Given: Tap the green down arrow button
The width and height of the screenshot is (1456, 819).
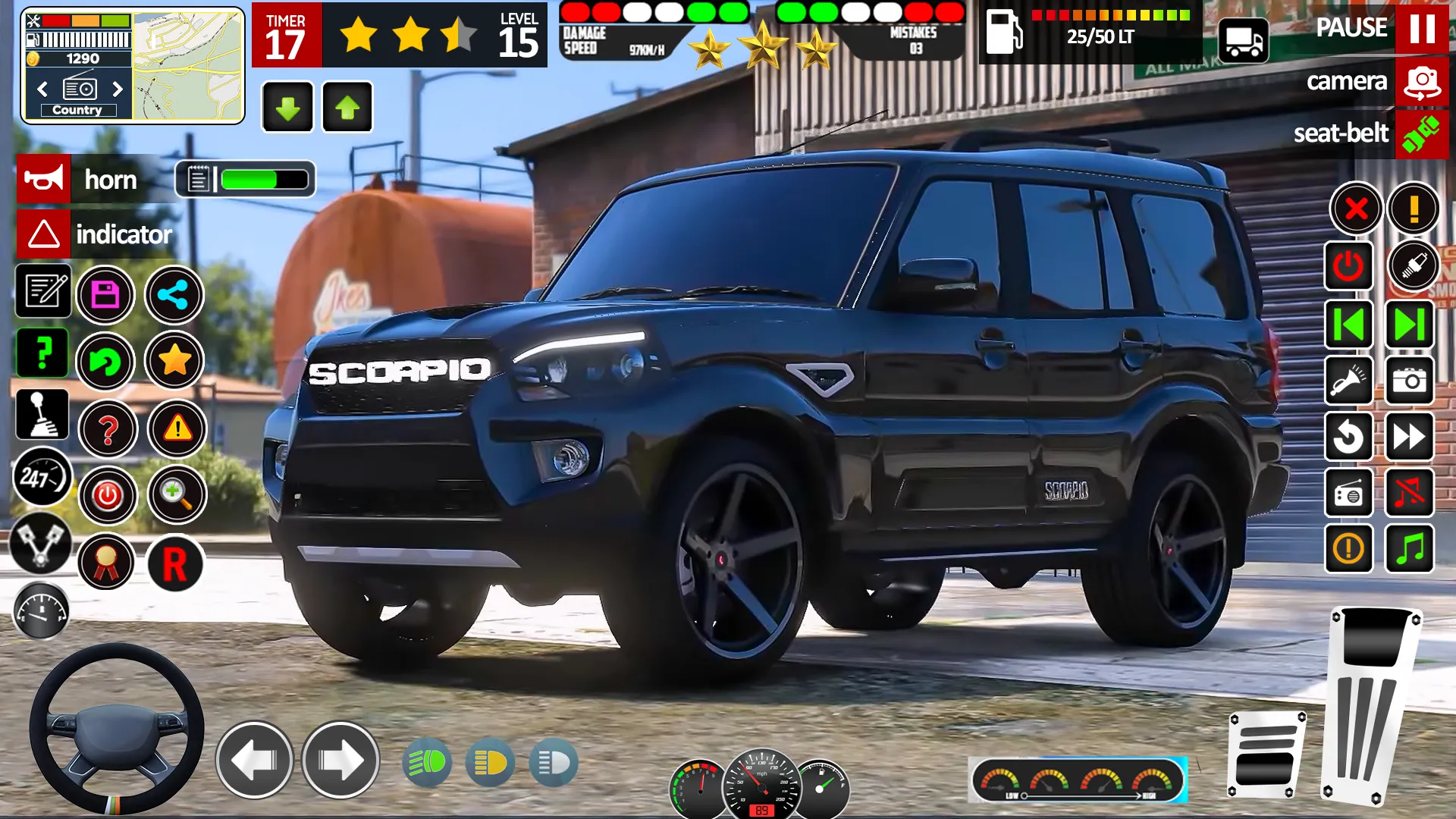Looking at the screenshot, I should [x=287, y=108].
